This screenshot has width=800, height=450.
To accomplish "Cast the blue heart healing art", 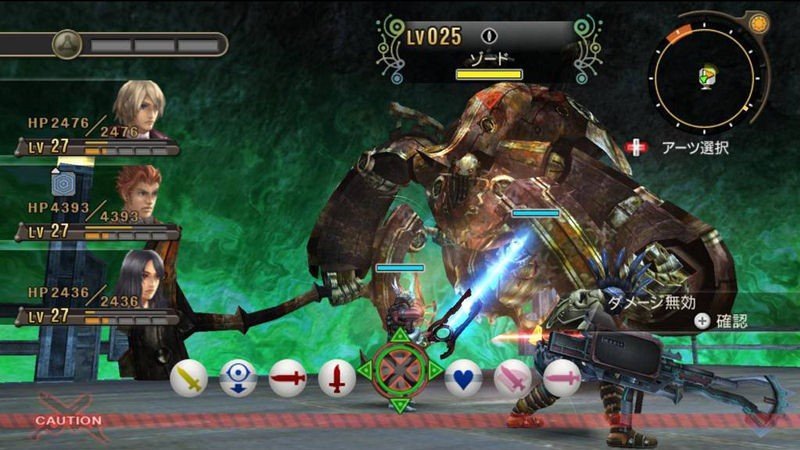I will click(463, 378).
